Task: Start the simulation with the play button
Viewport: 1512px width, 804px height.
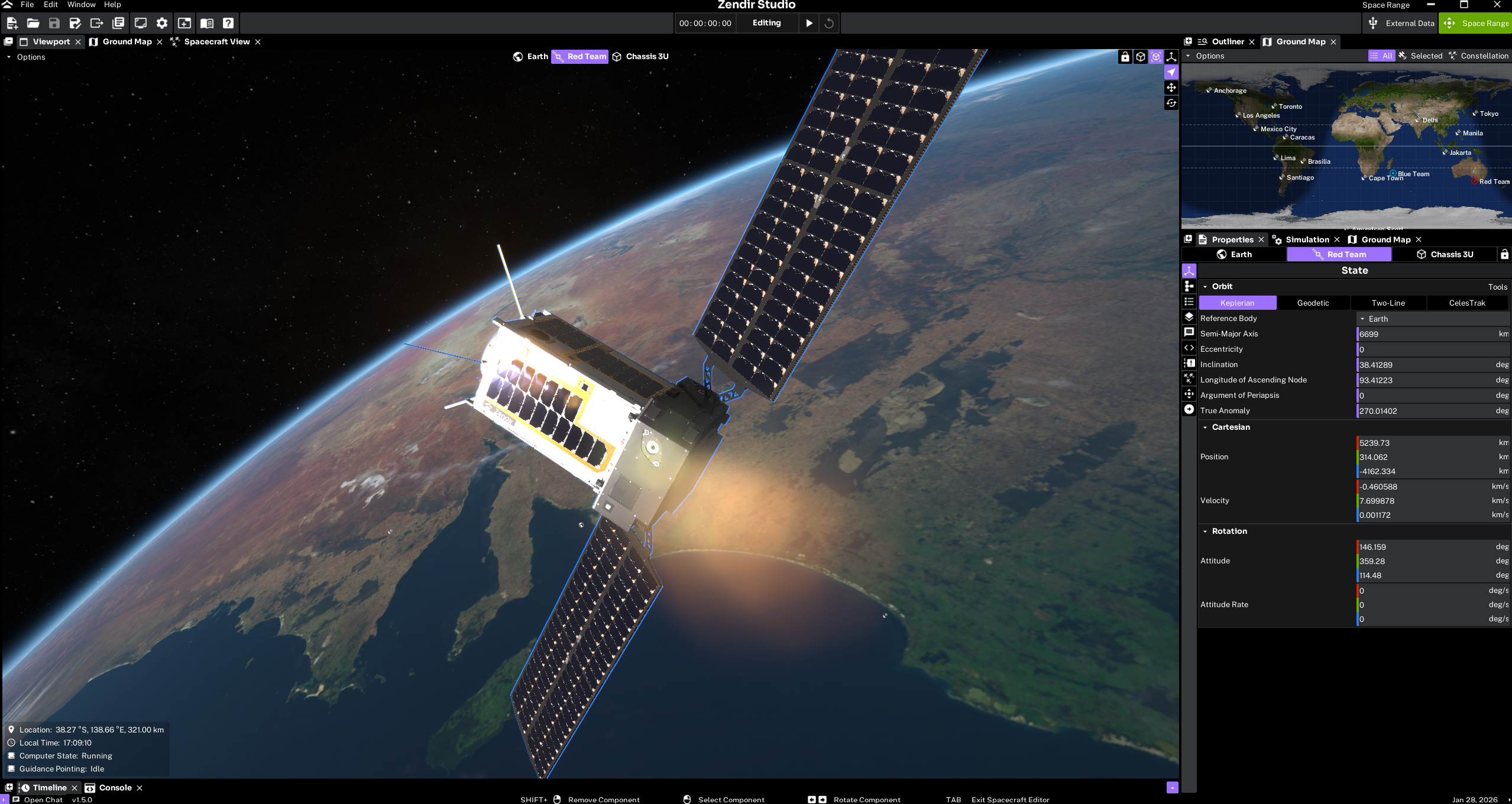Action: [x=809, y=23]
